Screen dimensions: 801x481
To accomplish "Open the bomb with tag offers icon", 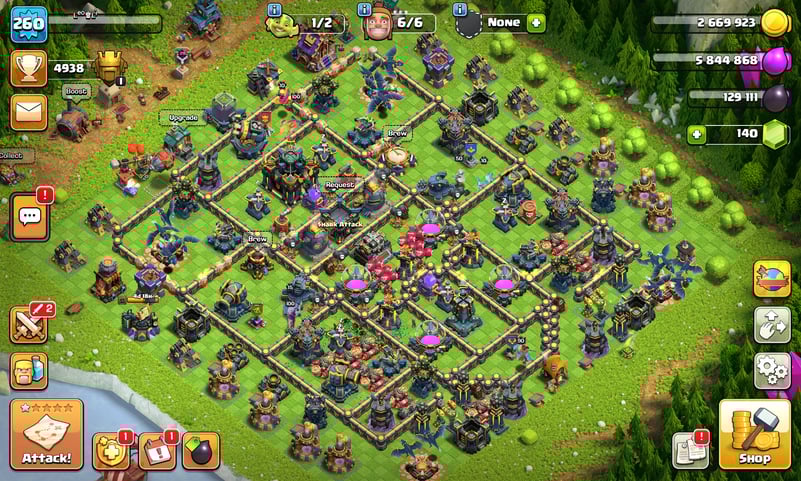I will [x=199, y=451].
